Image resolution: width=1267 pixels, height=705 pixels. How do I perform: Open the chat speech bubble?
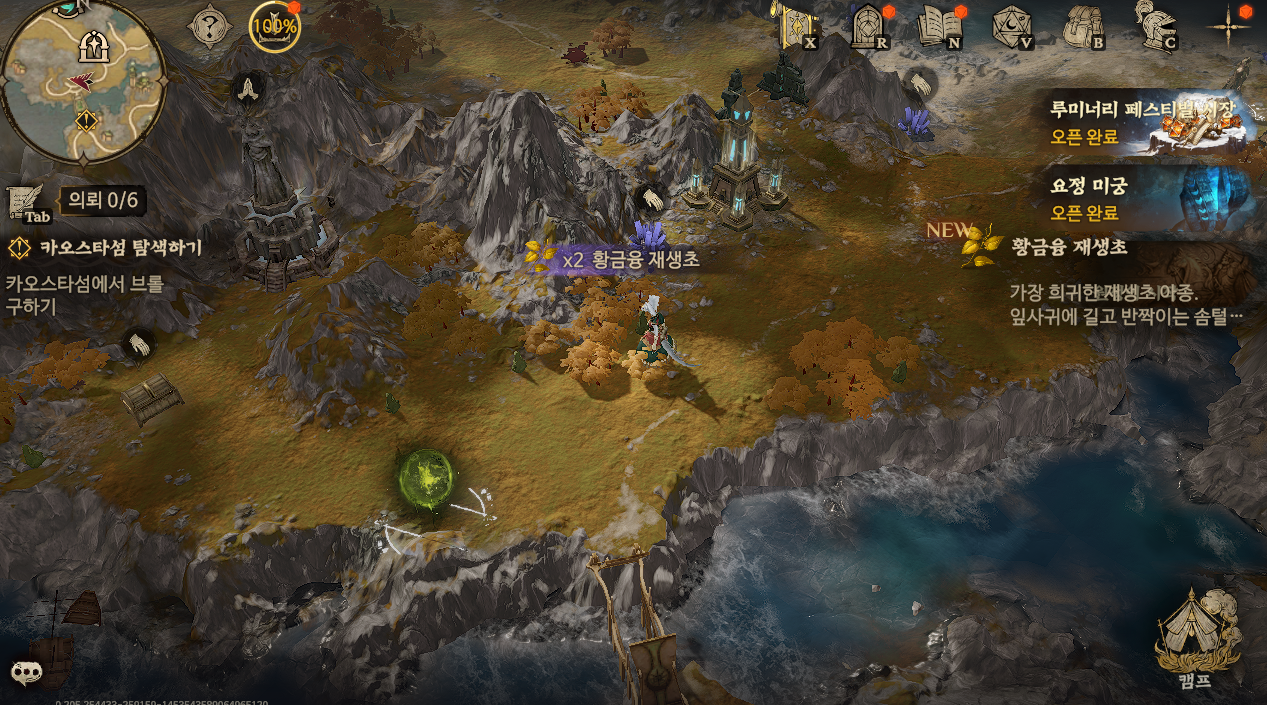26,671
